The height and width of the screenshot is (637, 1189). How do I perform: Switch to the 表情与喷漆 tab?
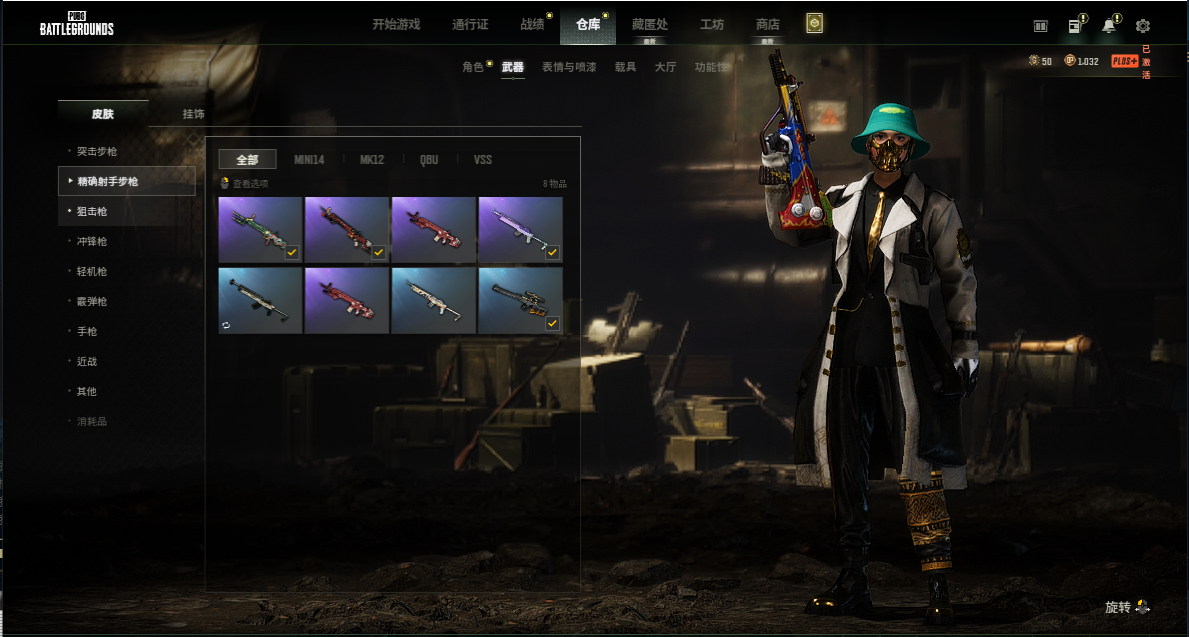click(569, 67)
